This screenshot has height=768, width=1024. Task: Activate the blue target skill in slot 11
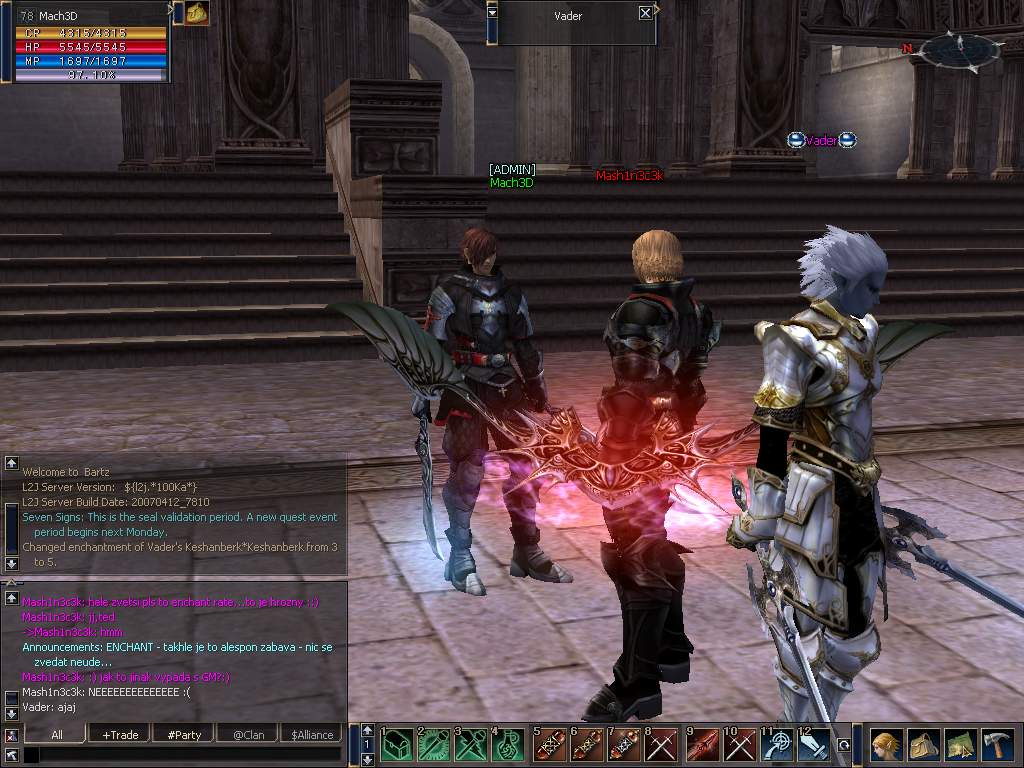tap(778, 745)
